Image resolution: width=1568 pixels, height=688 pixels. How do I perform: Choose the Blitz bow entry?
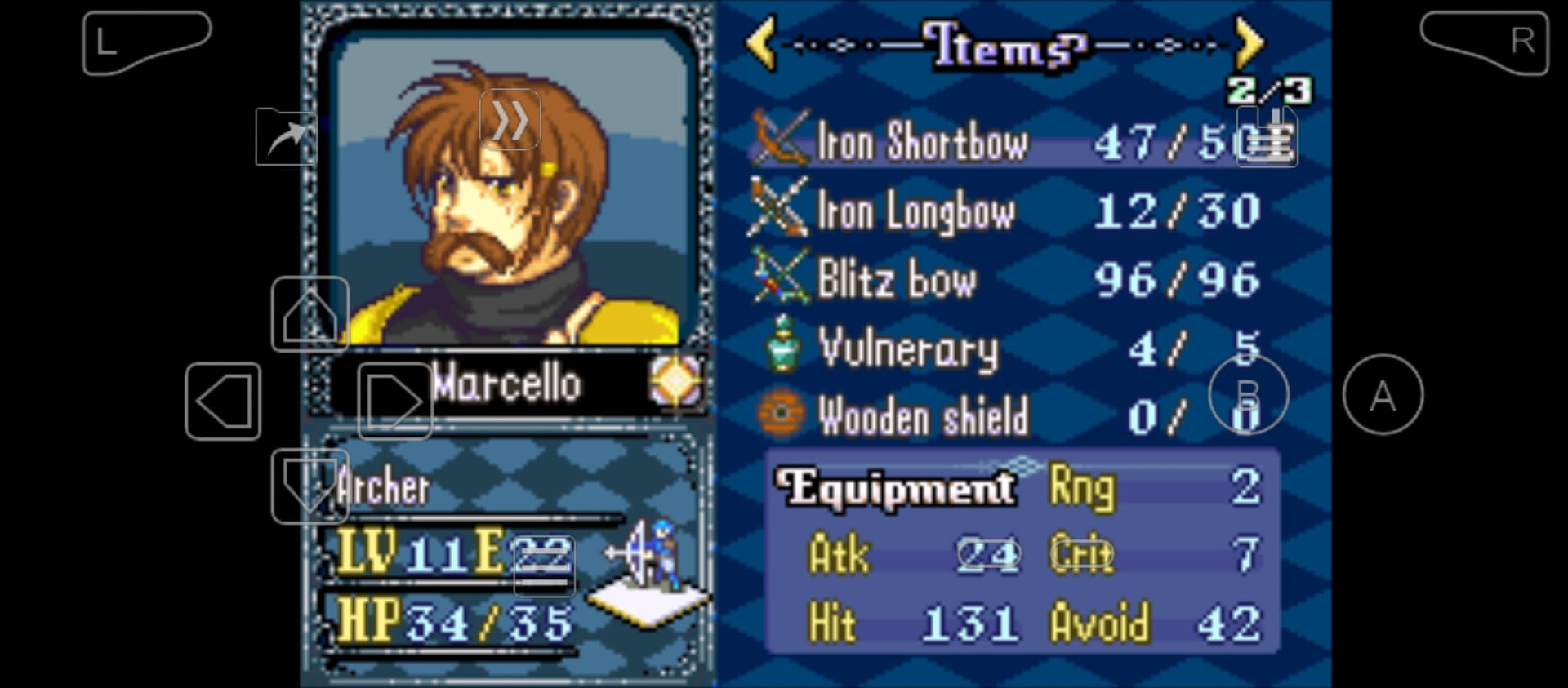[897, 280]
